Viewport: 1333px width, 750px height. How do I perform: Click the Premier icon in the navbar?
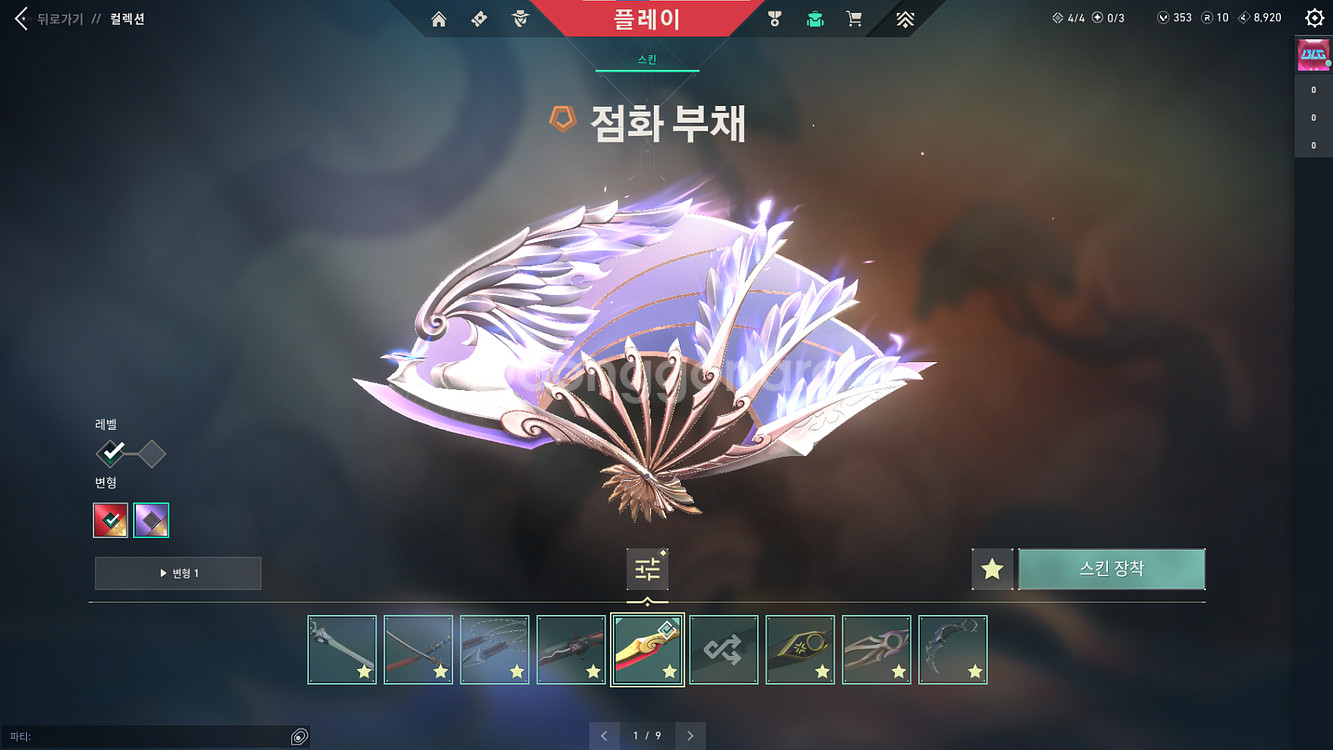tap(903, 17)
